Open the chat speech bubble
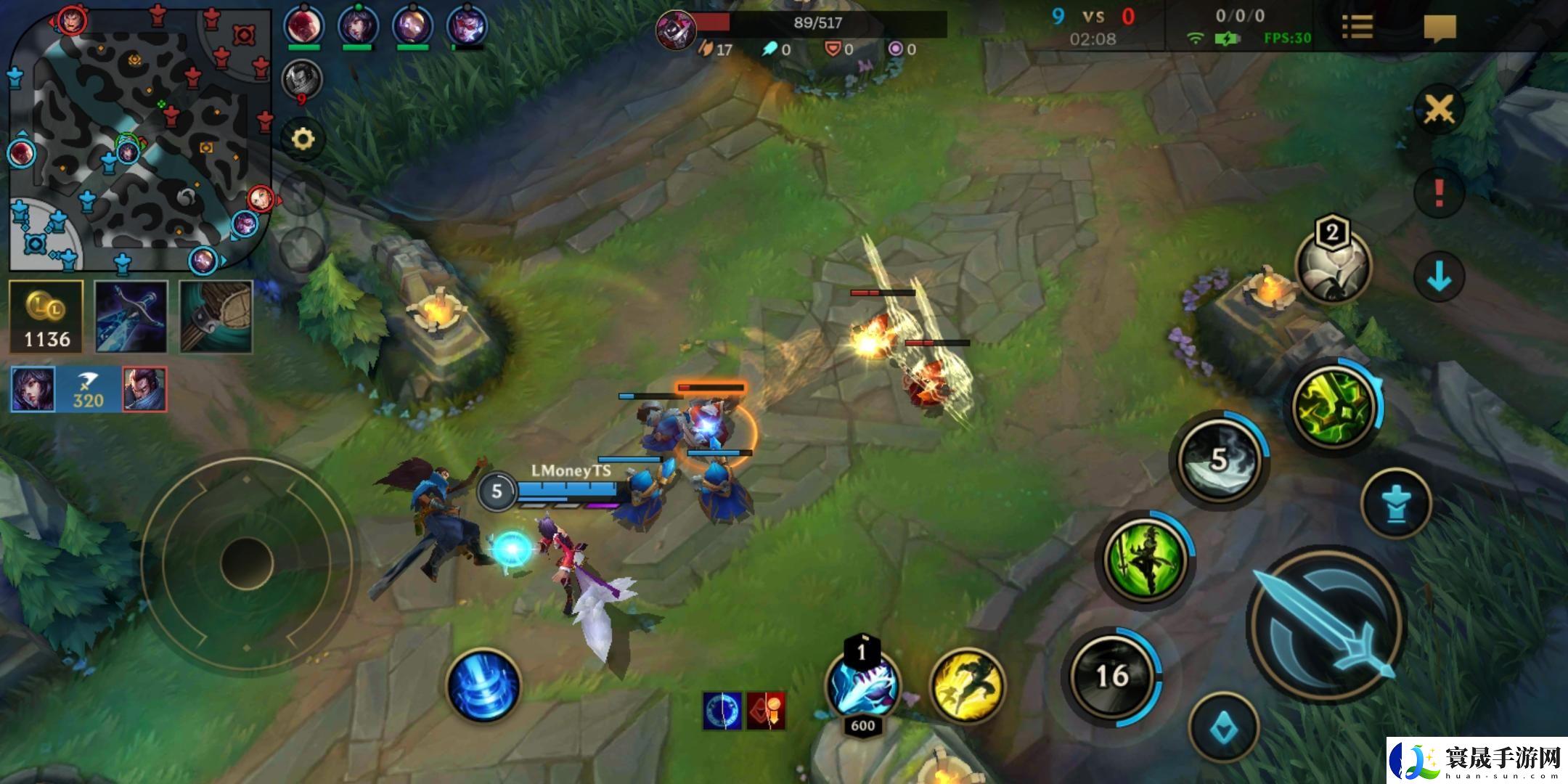 tap(1440, 28)
